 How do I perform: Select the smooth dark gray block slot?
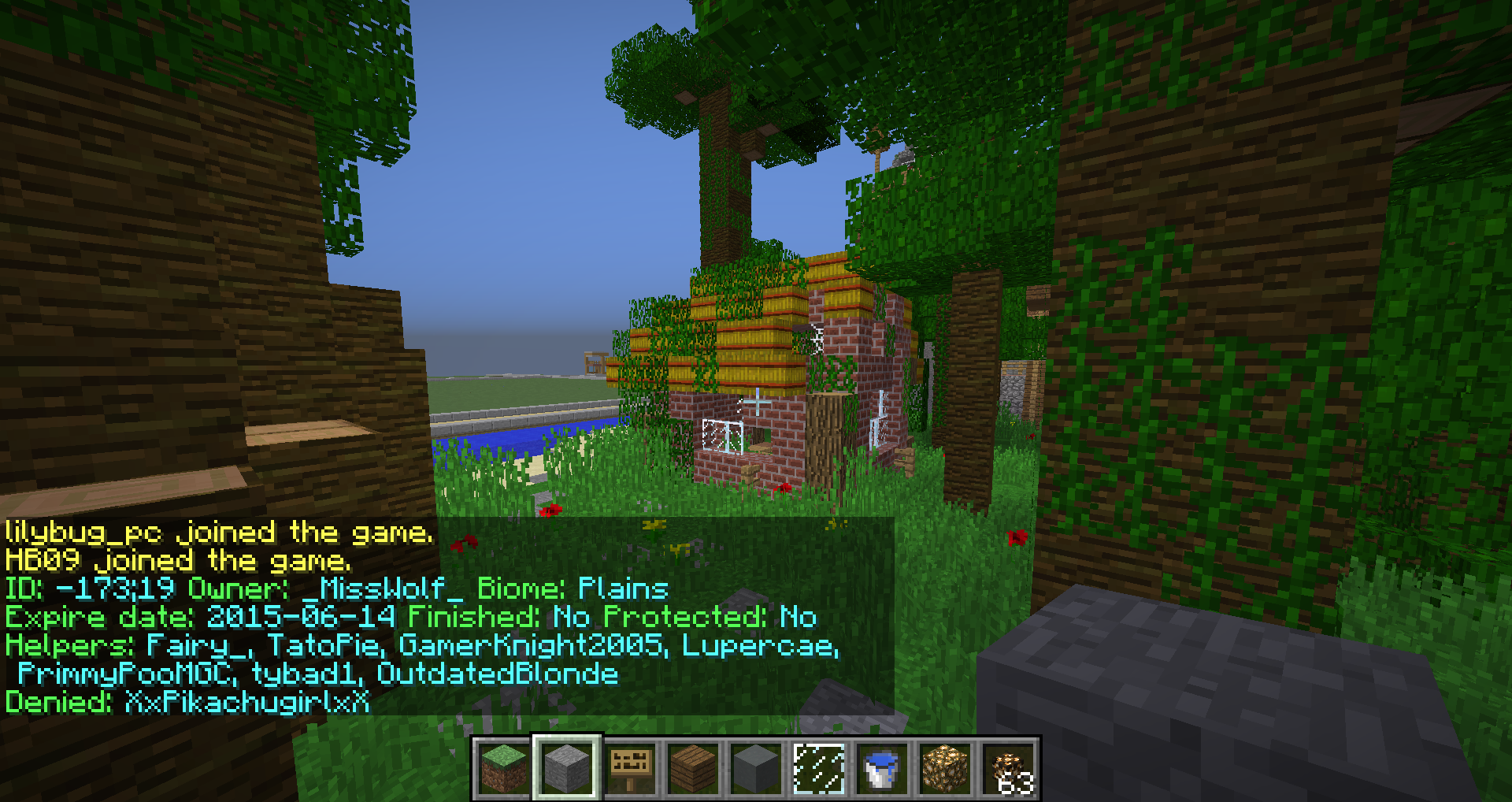pyautogui.click(x=756, y=768)
